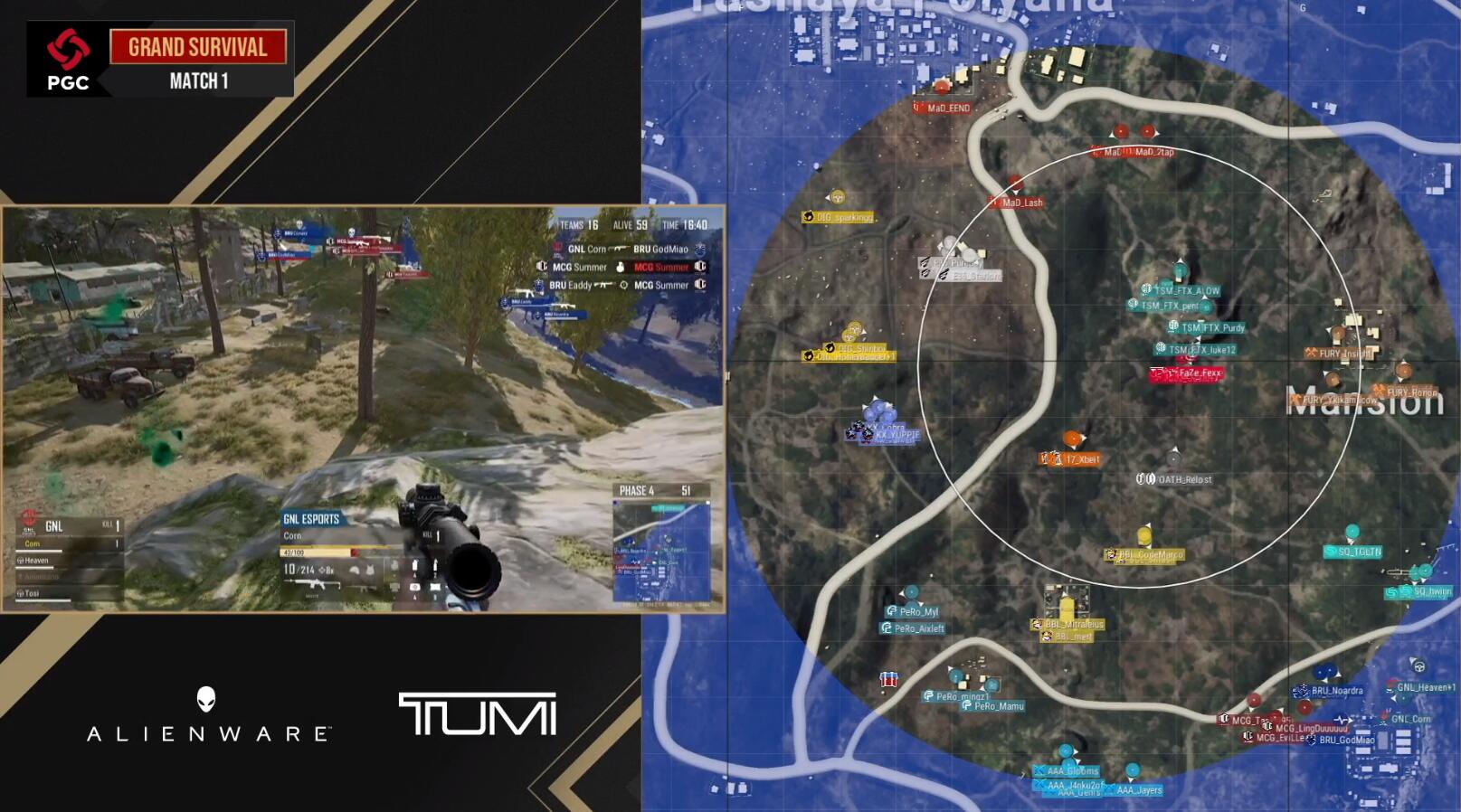Click the PeRo_Myl player label
The height and width of the screenshot is (812, 1461).
click(x=917, y=612)
